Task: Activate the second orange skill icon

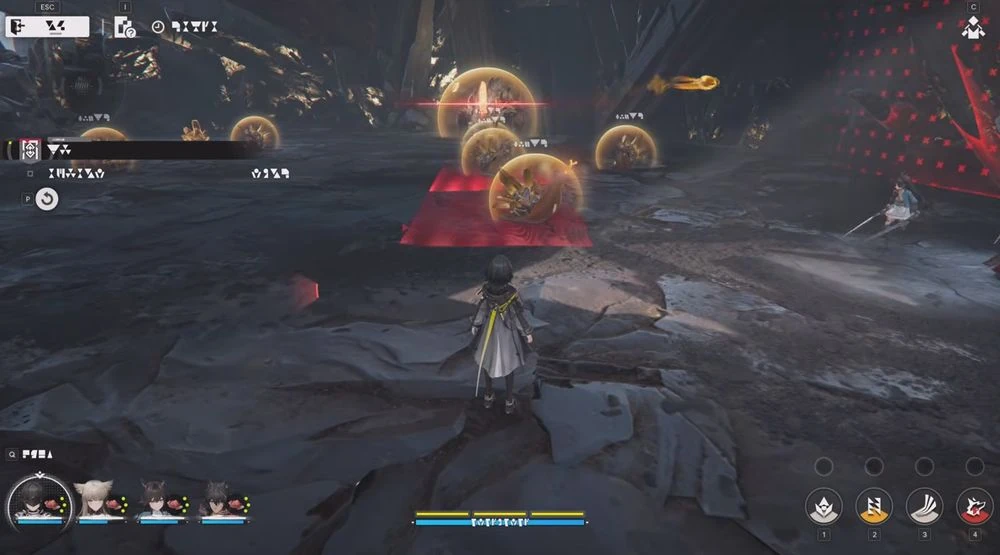Action: click(874, 506)
